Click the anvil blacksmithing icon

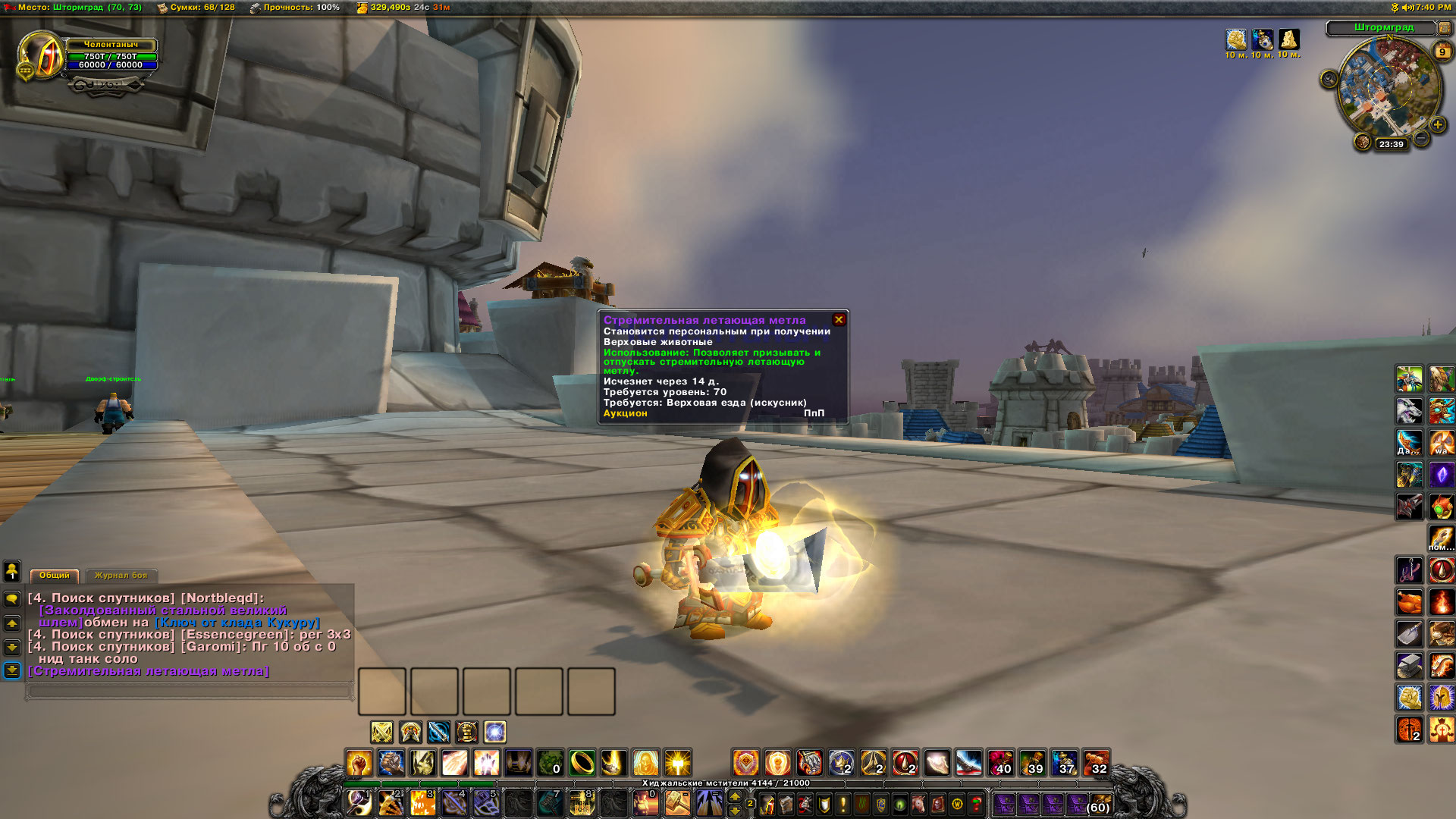coord(1409,666)
